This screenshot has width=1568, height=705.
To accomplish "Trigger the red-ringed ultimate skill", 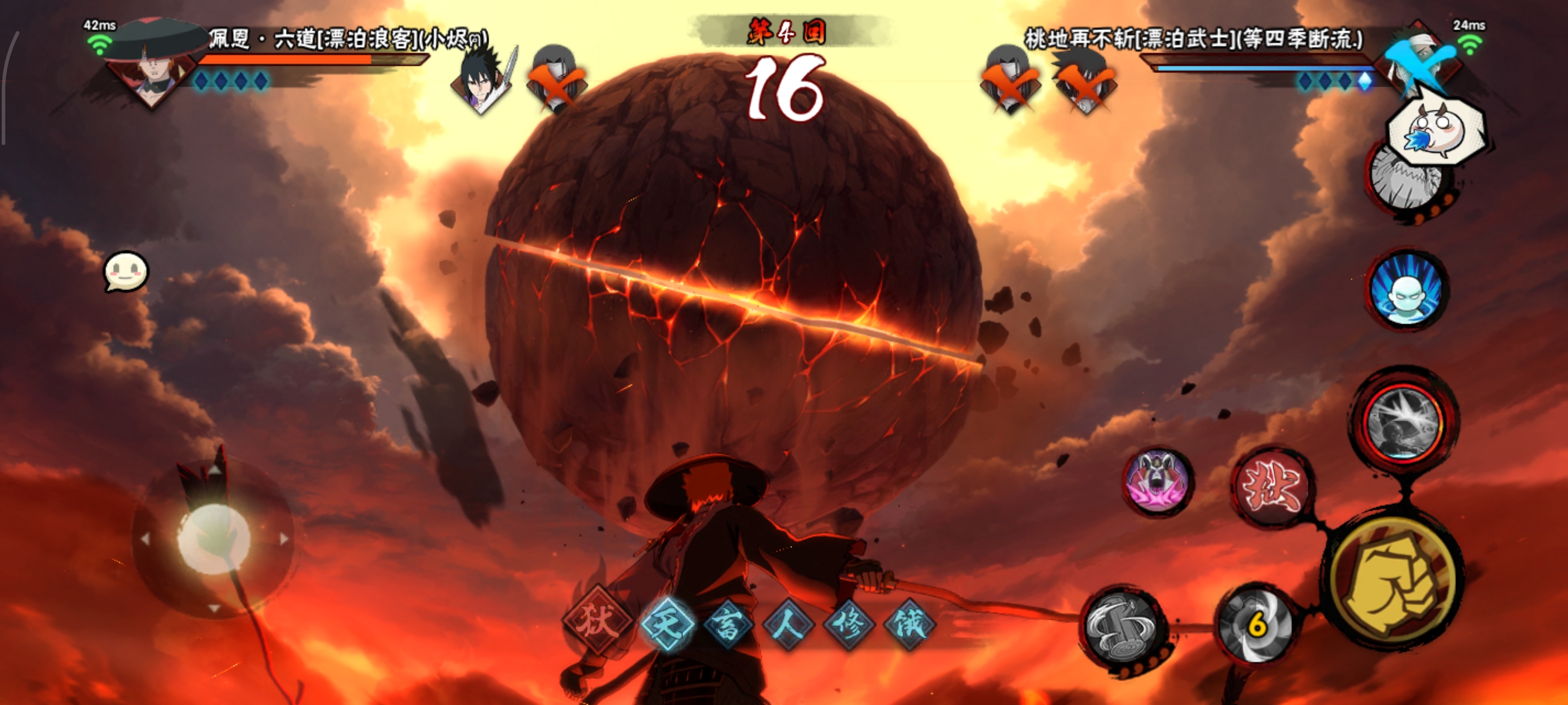I will click(1404, 421).
